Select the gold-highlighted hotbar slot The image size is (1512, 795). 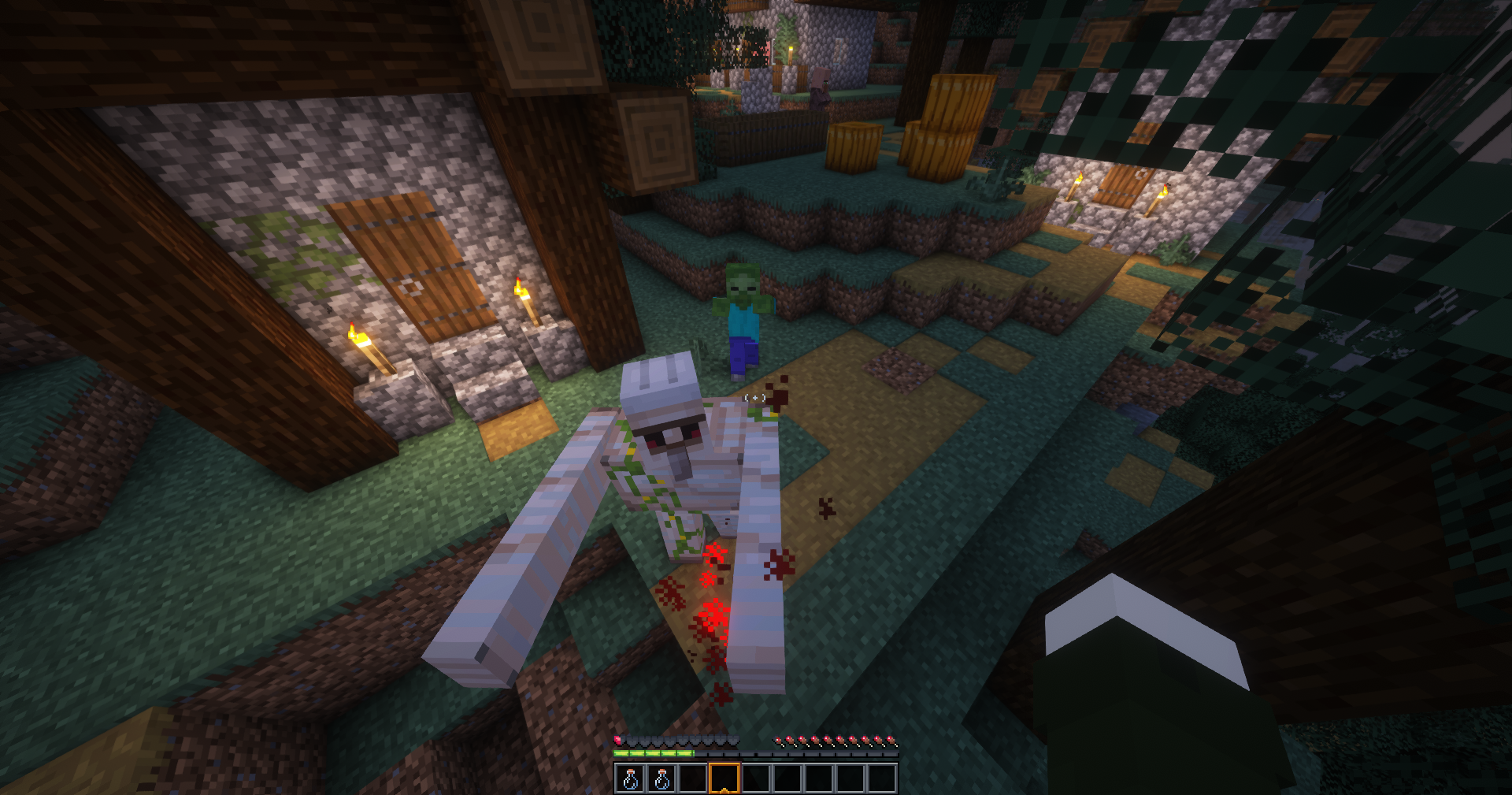point(724,778)
